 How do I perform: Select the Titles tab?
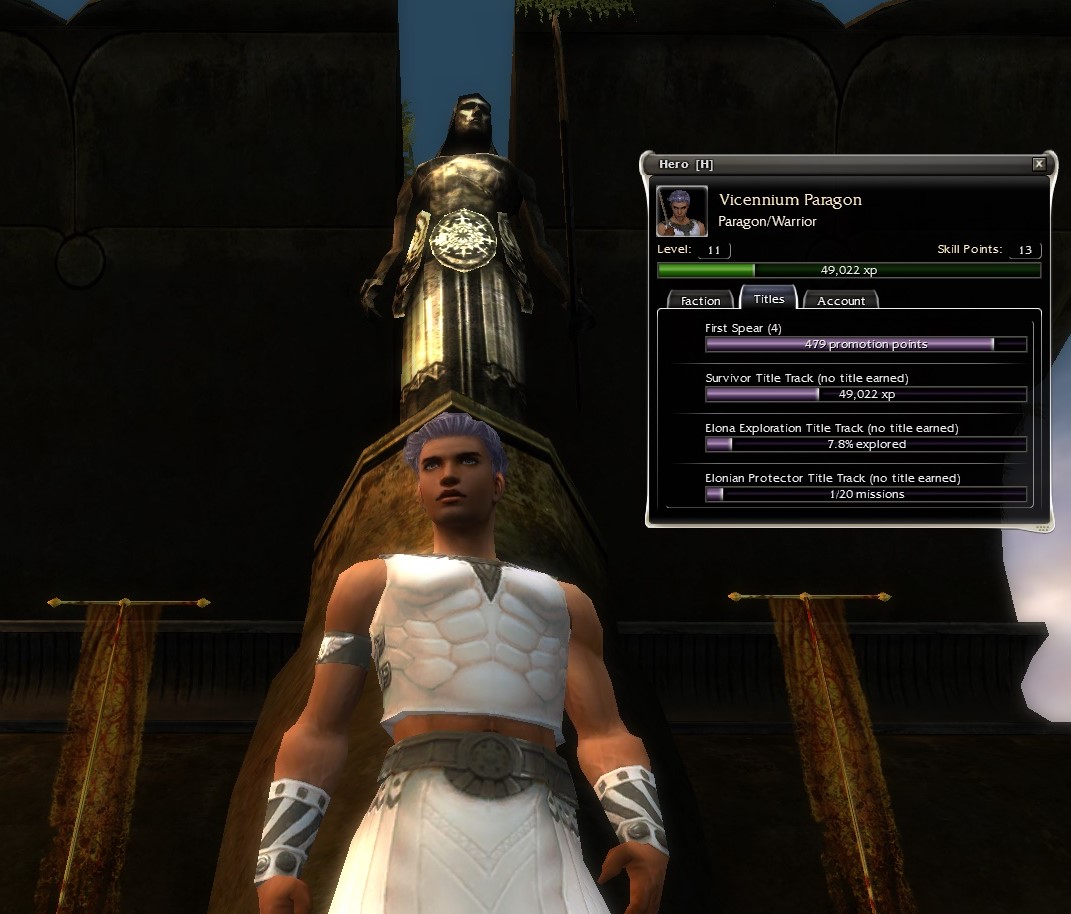[x=768, y=298]
